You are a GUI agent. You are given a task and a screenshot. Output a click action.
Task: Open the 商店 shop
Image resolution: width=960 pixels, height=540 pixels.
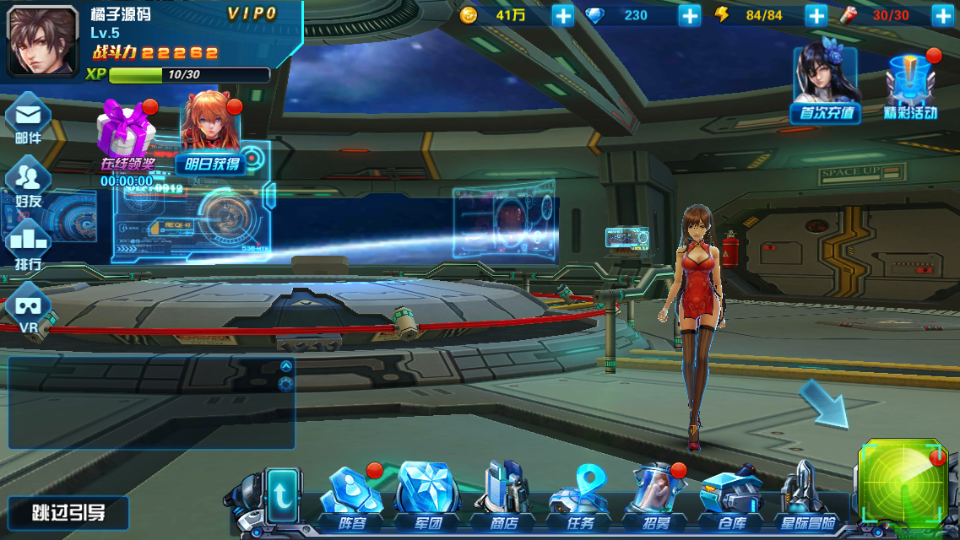click(502, 497)
